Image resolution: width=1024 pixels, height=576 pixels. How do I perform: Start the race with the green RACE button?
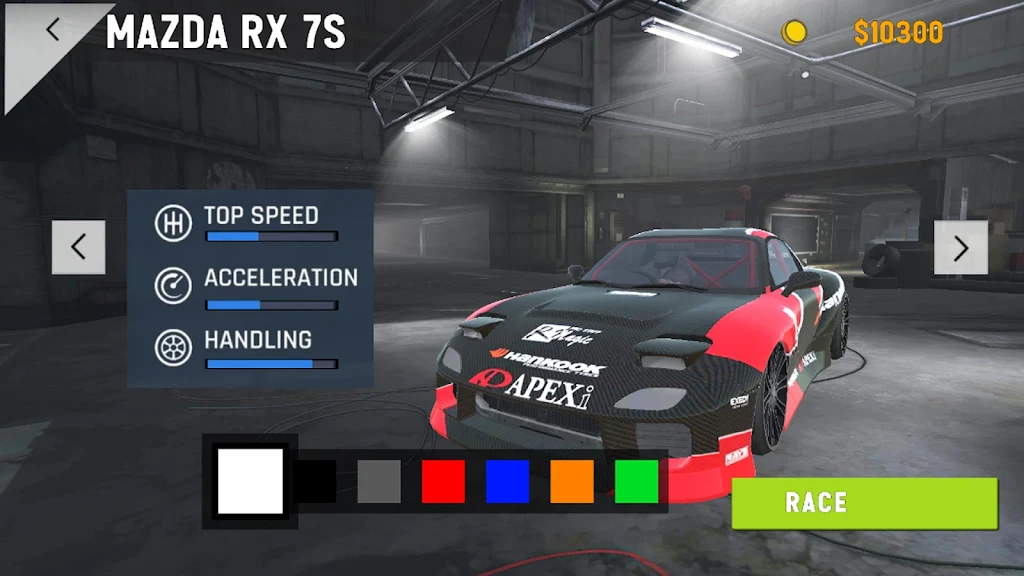(864, 503)
